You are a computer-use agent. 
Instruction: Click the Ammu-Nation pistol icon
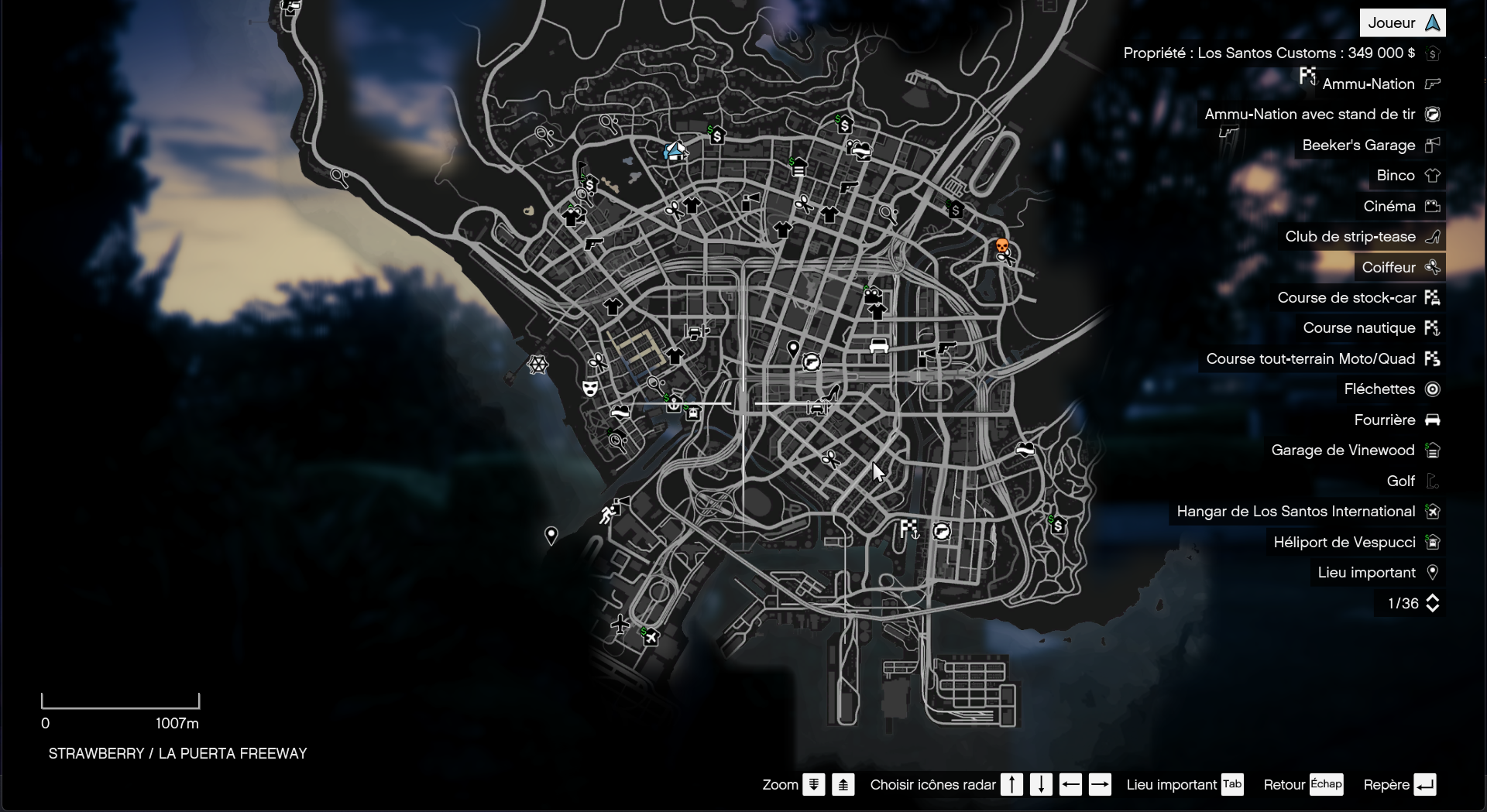[x=1434, y=84]
